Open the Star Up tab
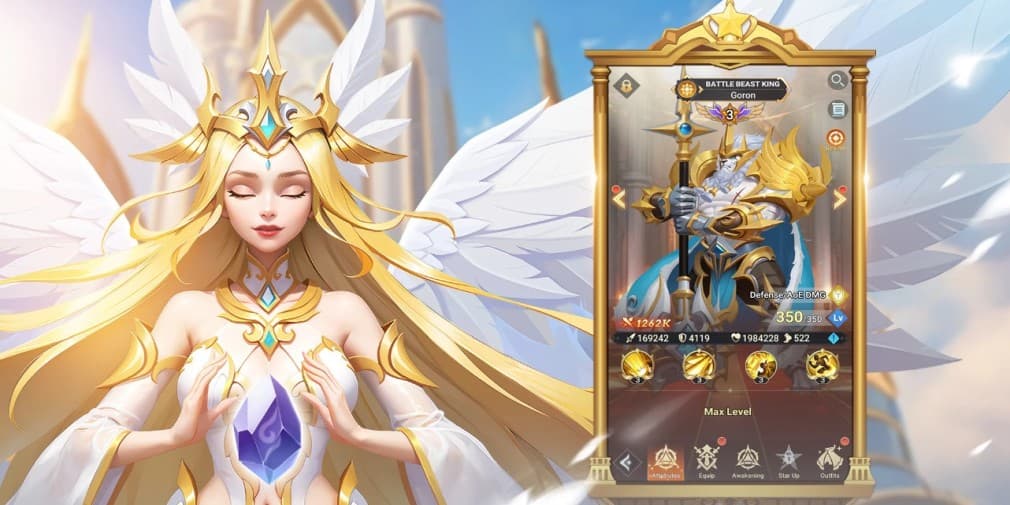The image size is (1010, 505). (789, 461)
